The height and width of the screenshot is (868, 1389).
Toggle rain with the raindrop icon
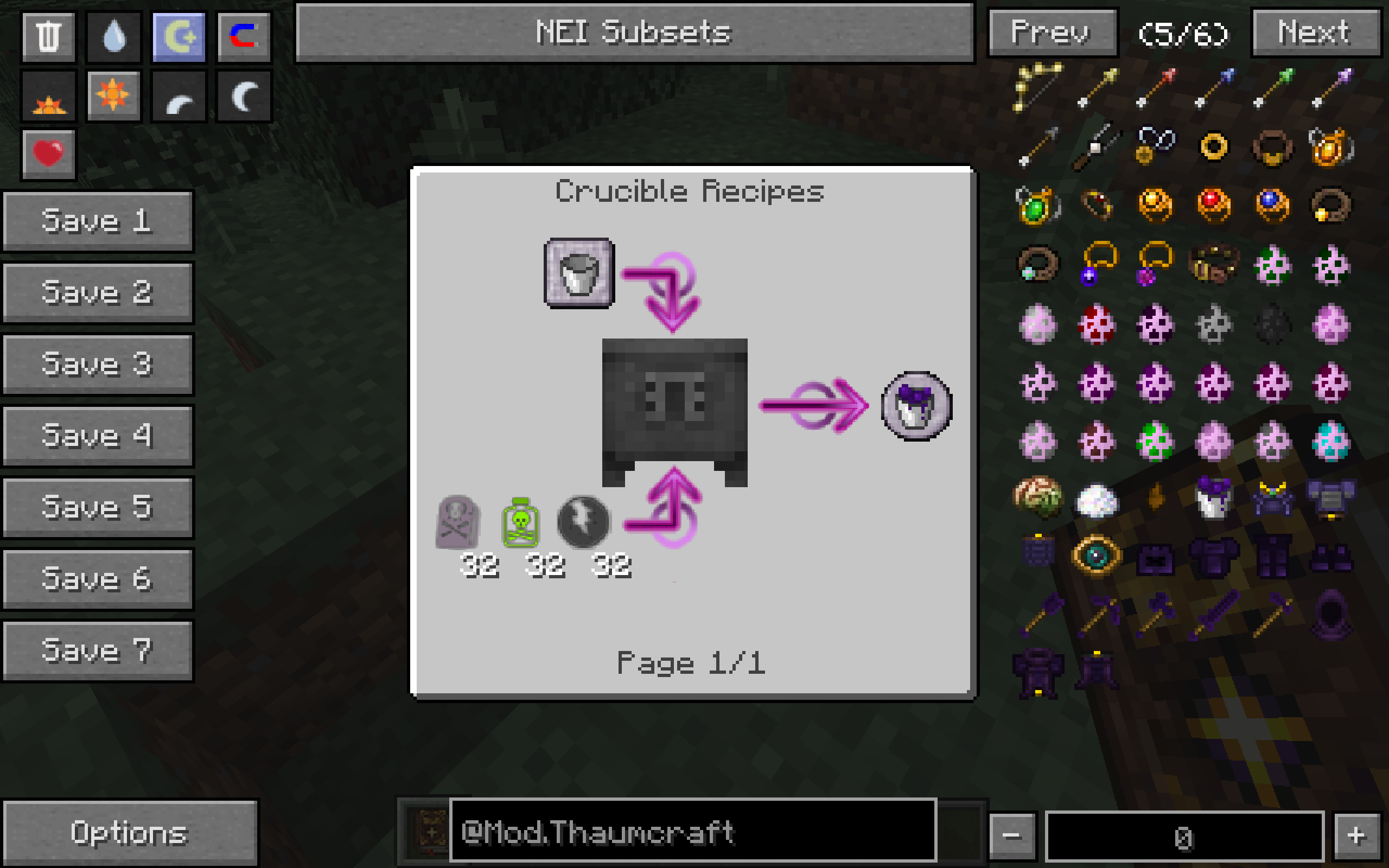tap(112, 37)
